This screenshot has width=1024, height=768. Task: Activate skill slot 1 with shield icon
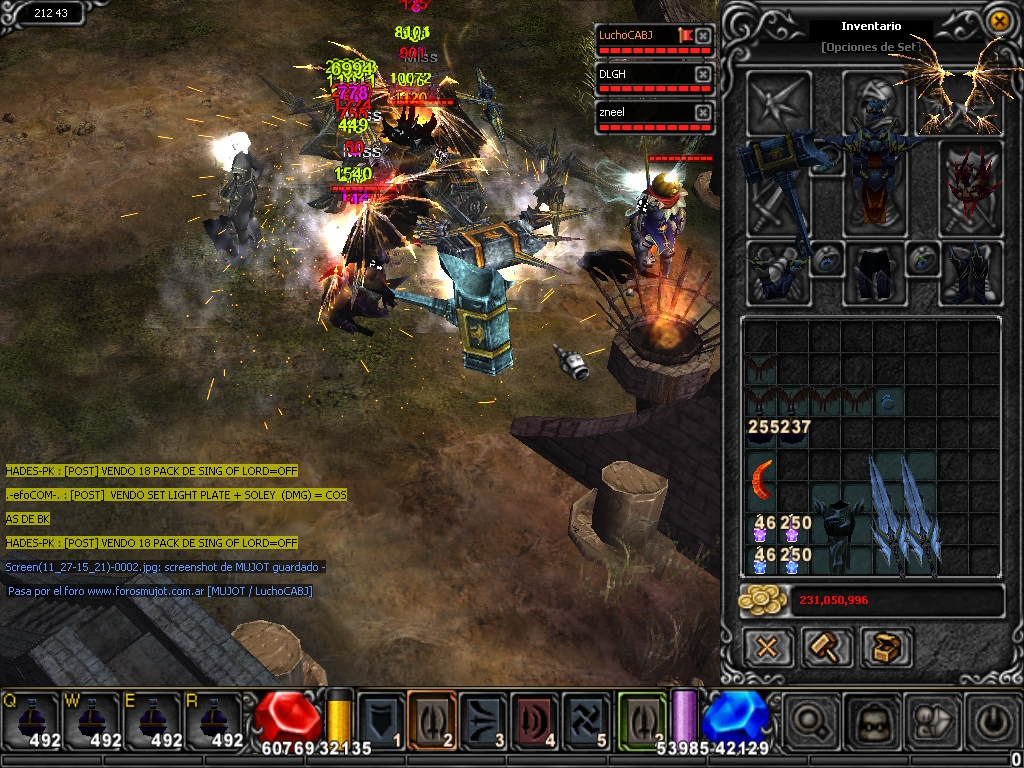(x=381, y=720)
